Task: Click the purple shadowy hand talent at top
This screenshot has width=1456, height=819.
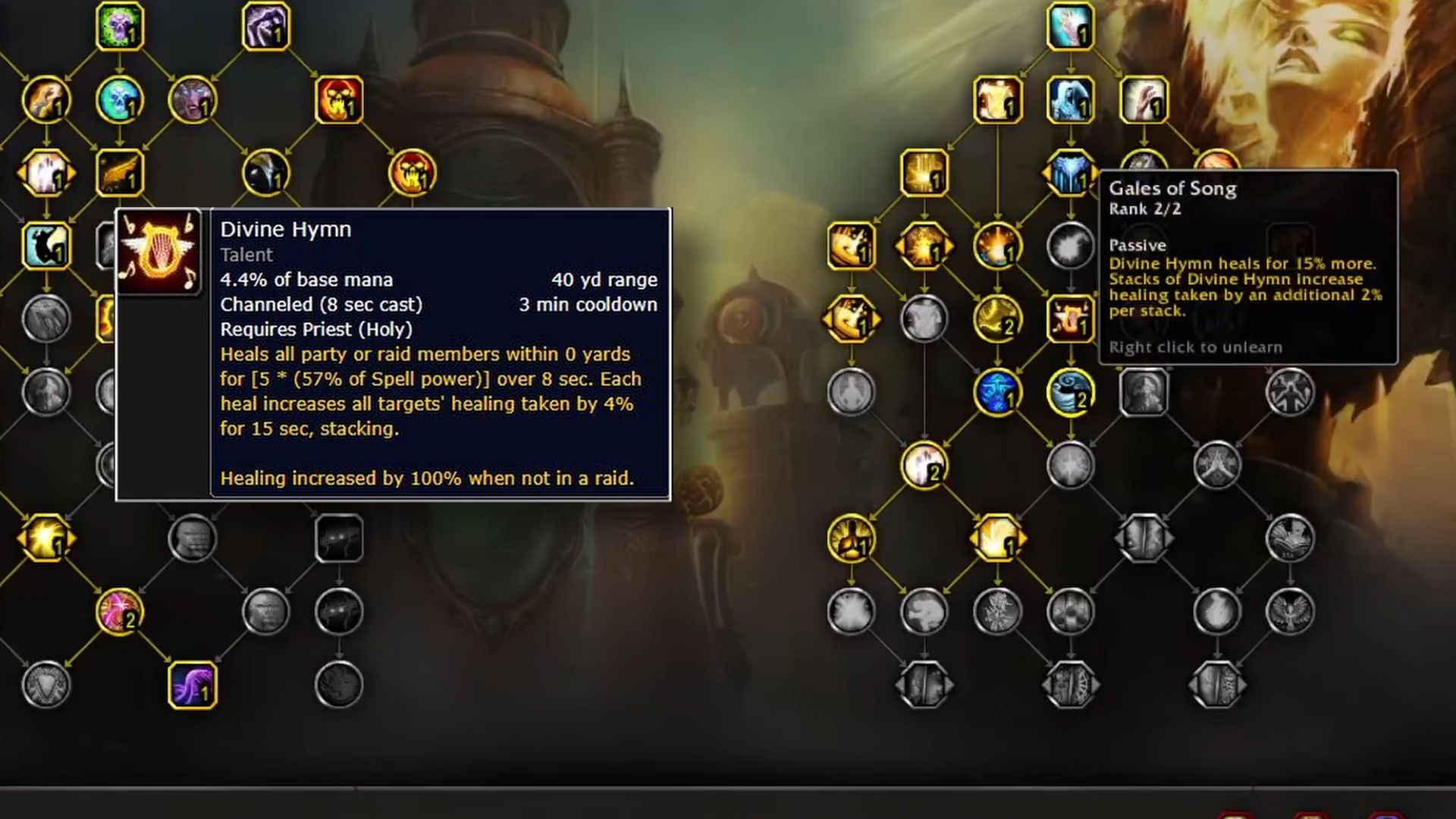Action: pyautogui.click(x=265, y=27)
